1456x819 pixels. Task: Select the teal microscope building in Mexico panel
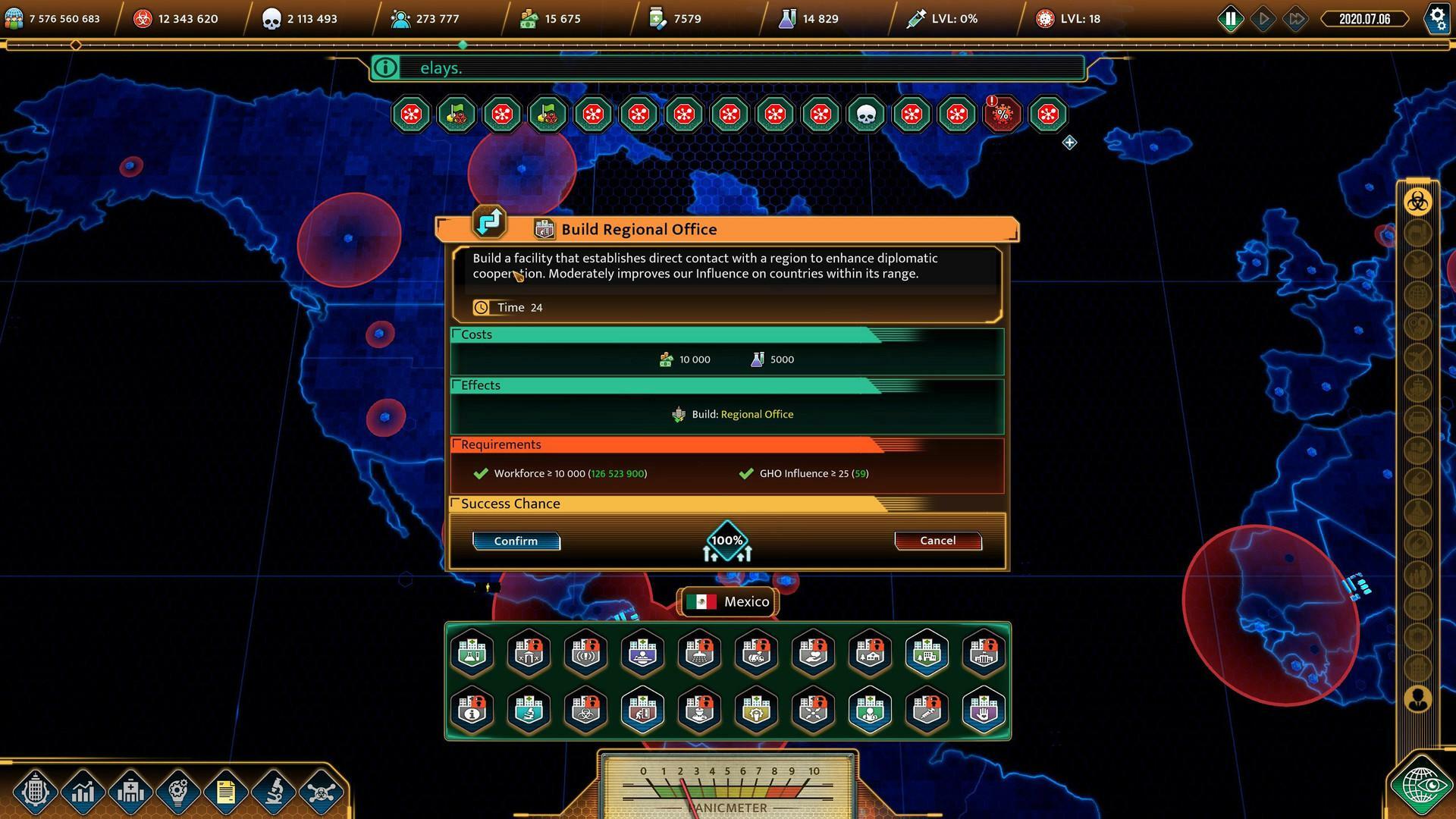pos(529,711)
